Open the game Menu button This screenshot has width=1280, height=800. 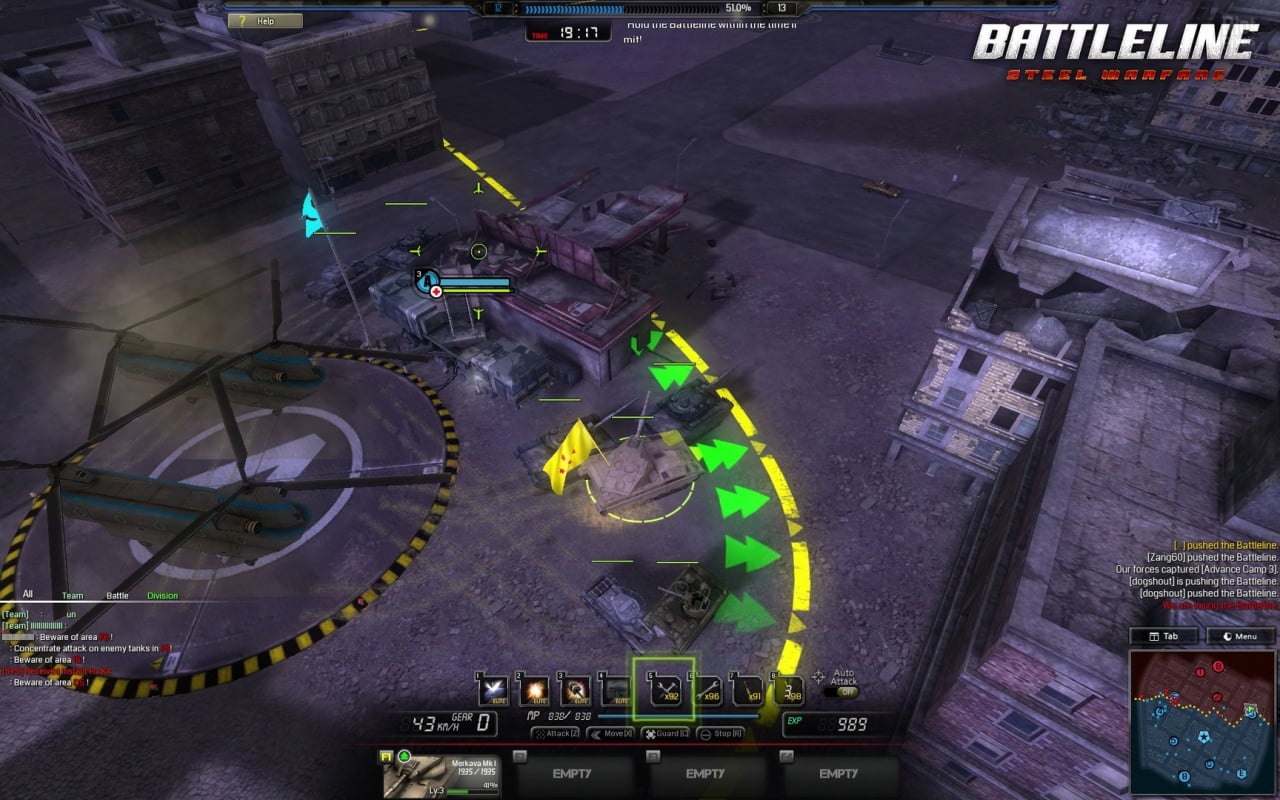click(1240, 636)
